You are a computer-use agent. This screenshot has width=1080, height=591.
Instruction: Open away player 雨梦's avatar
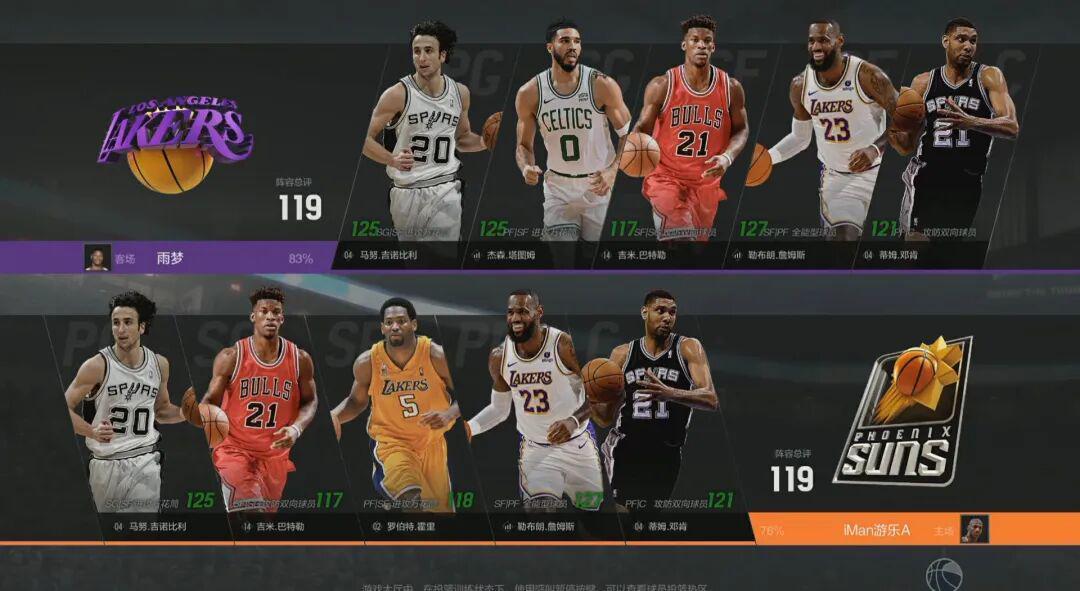point(97,258)
